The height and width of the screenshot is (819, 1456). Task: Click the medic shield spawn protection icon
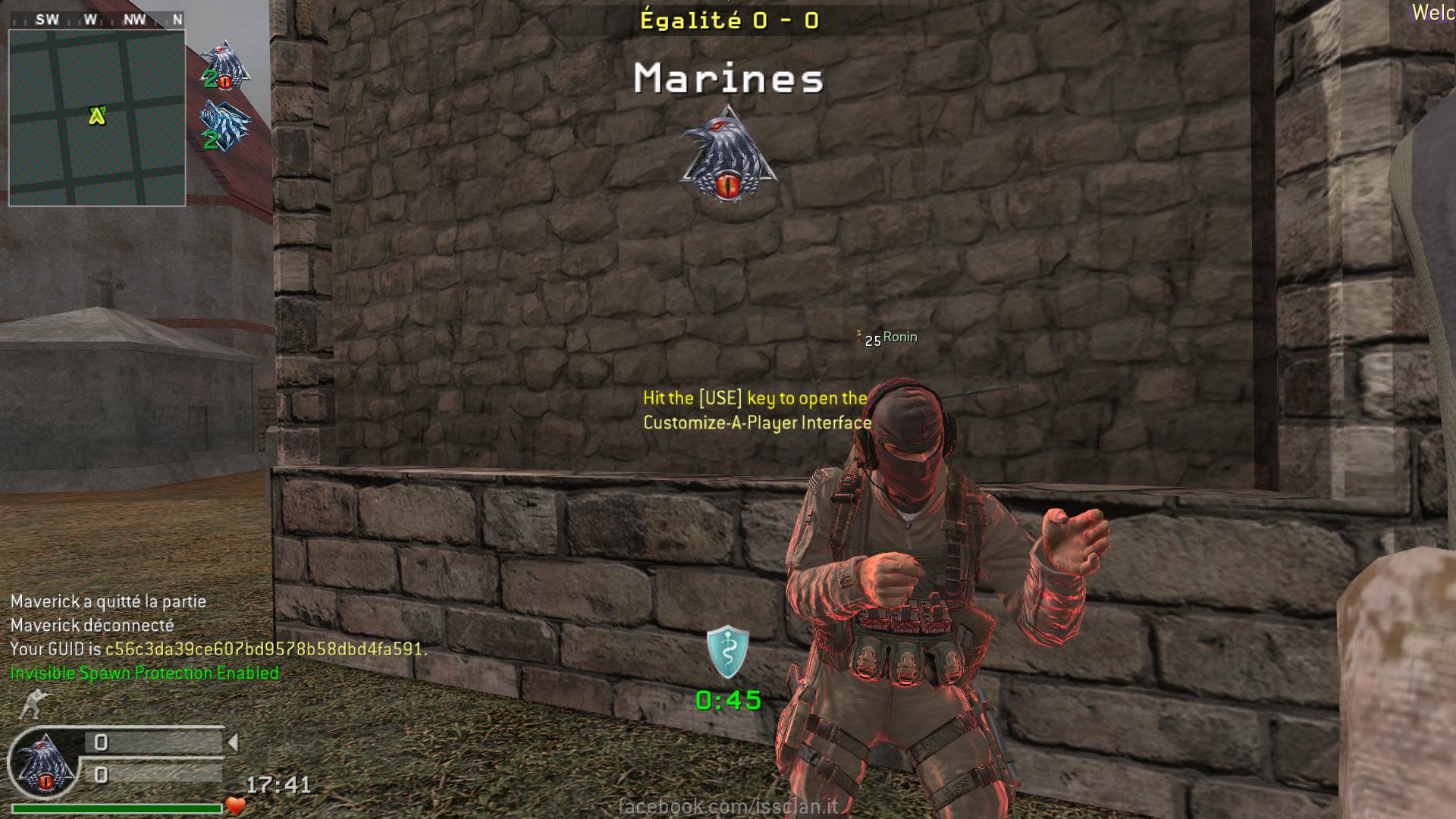click(728, 651)
